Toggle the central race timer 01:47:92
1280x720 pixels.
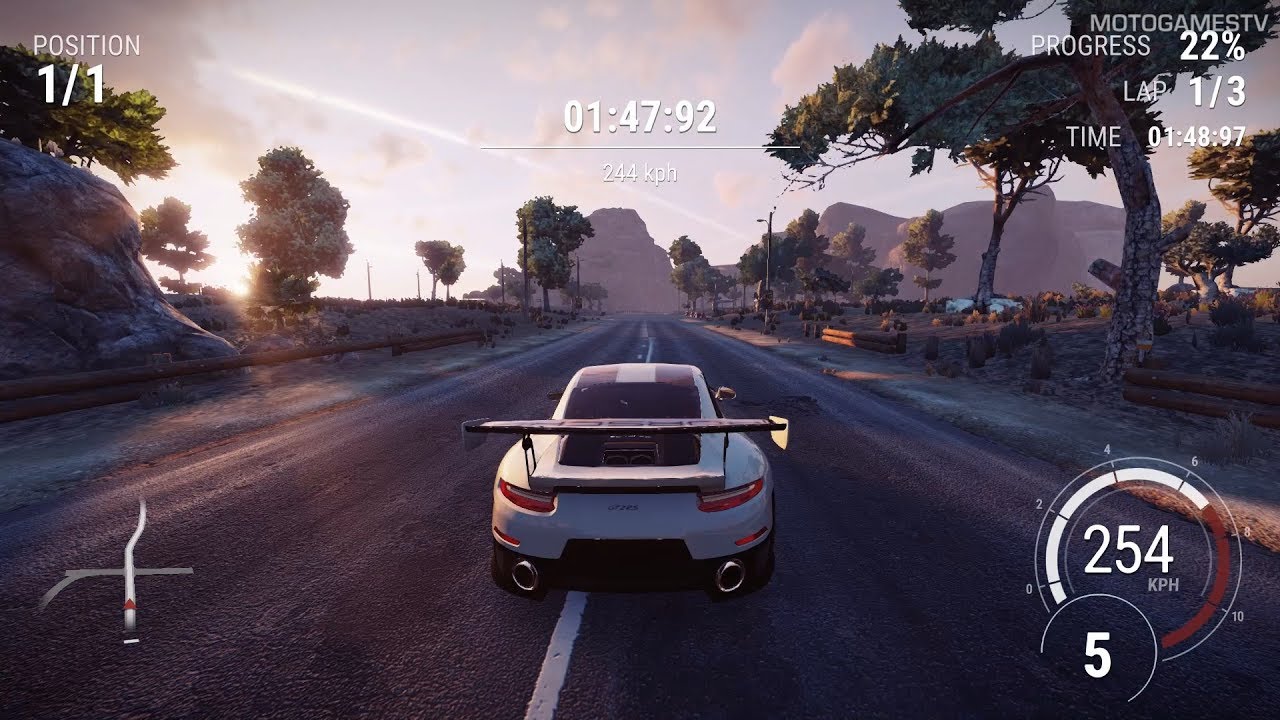(x=642, y=118)
